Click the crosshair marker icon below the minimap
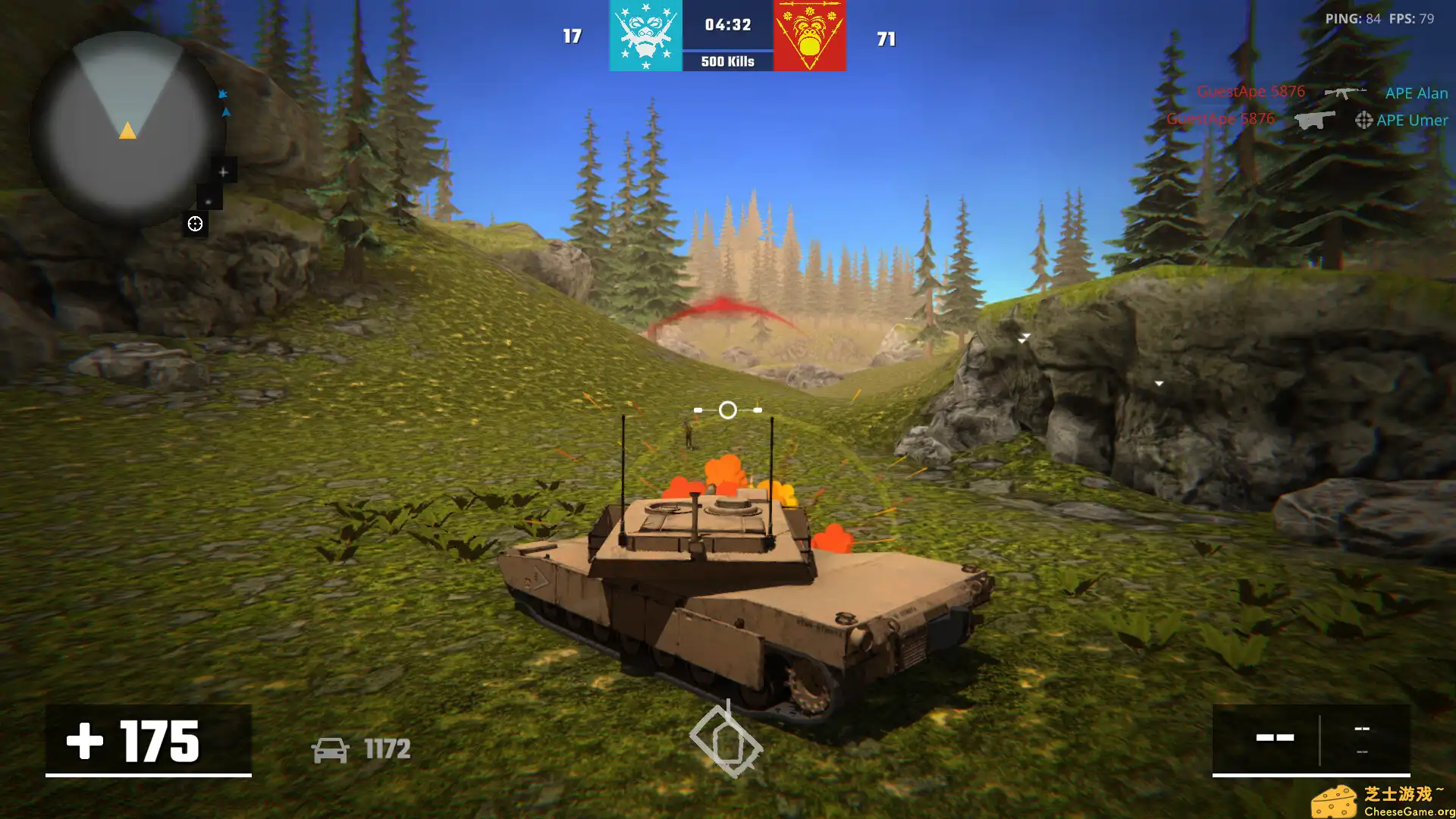The height and width of the screenshot is (819, 1456). click(x=195, y=223)
